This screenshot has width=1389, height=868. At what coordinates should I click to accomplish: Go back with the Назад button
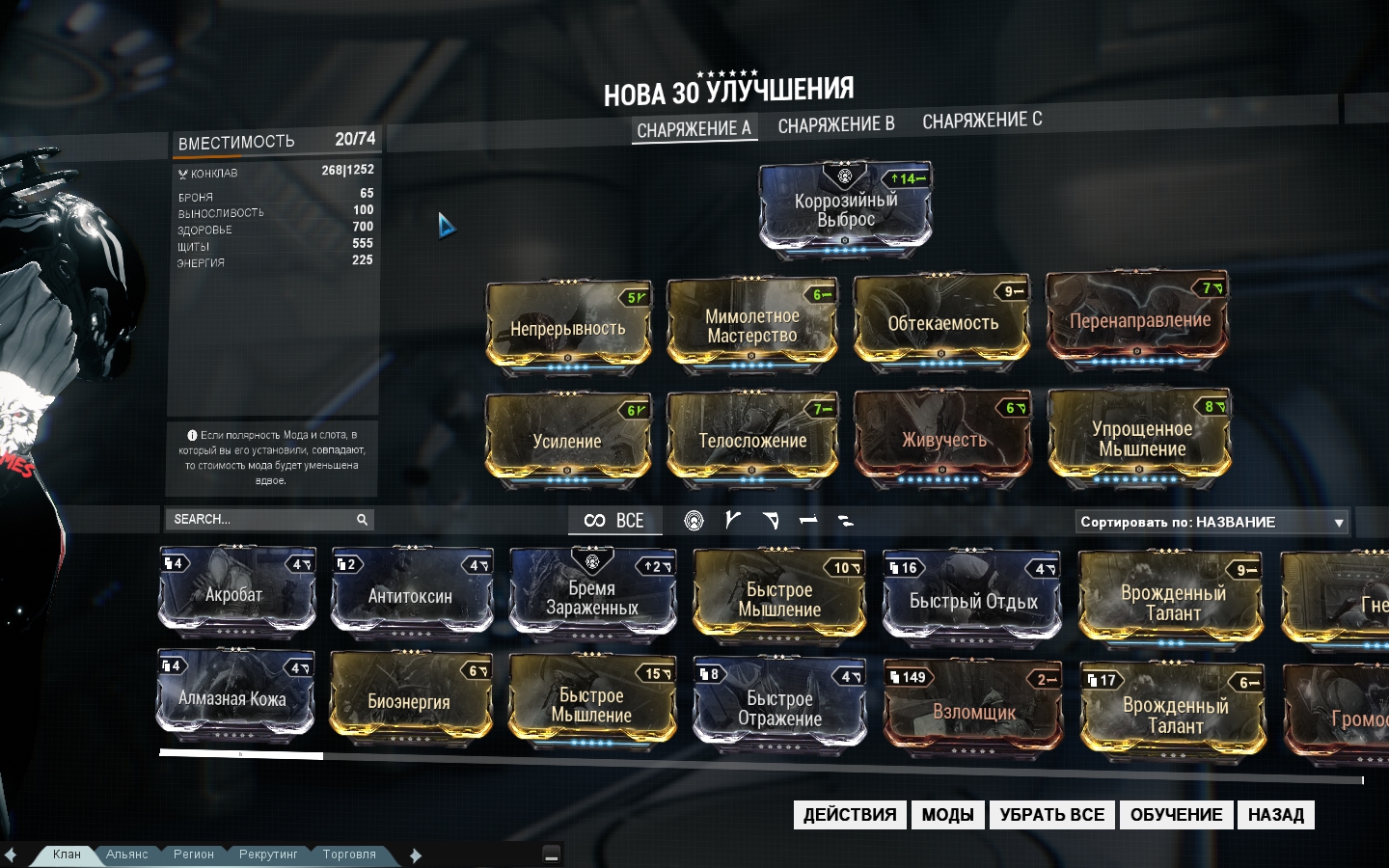pos(1275,815)
